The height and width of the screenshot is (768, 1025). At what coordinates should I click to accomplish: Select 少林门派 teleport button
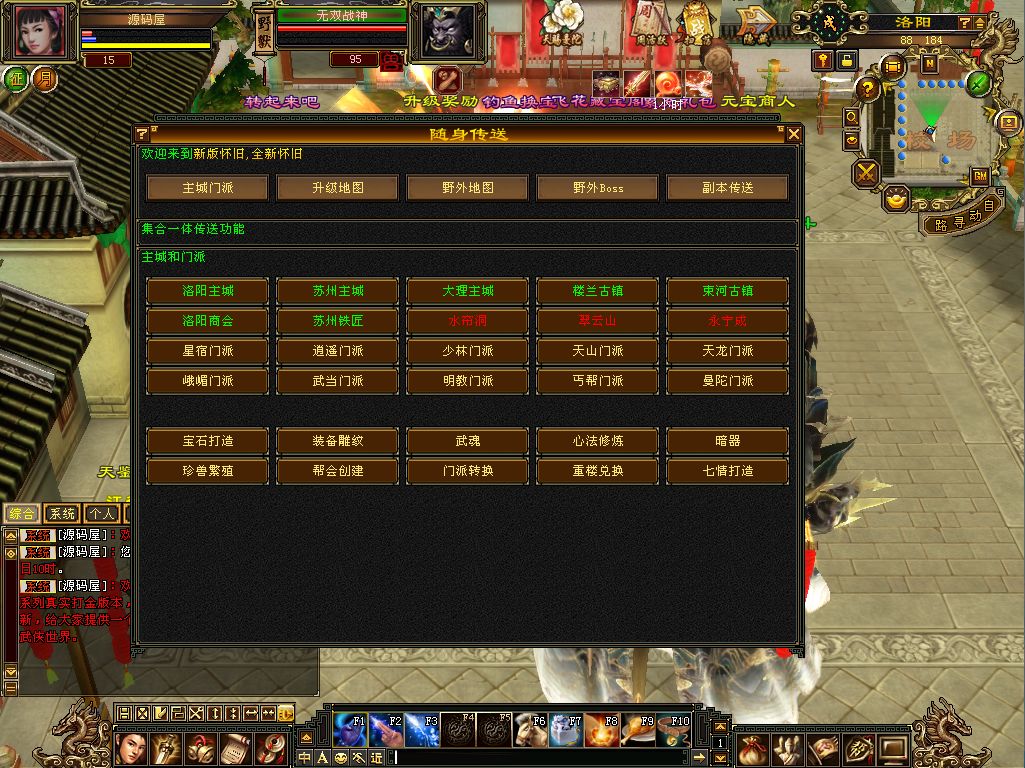coord(468,351)
